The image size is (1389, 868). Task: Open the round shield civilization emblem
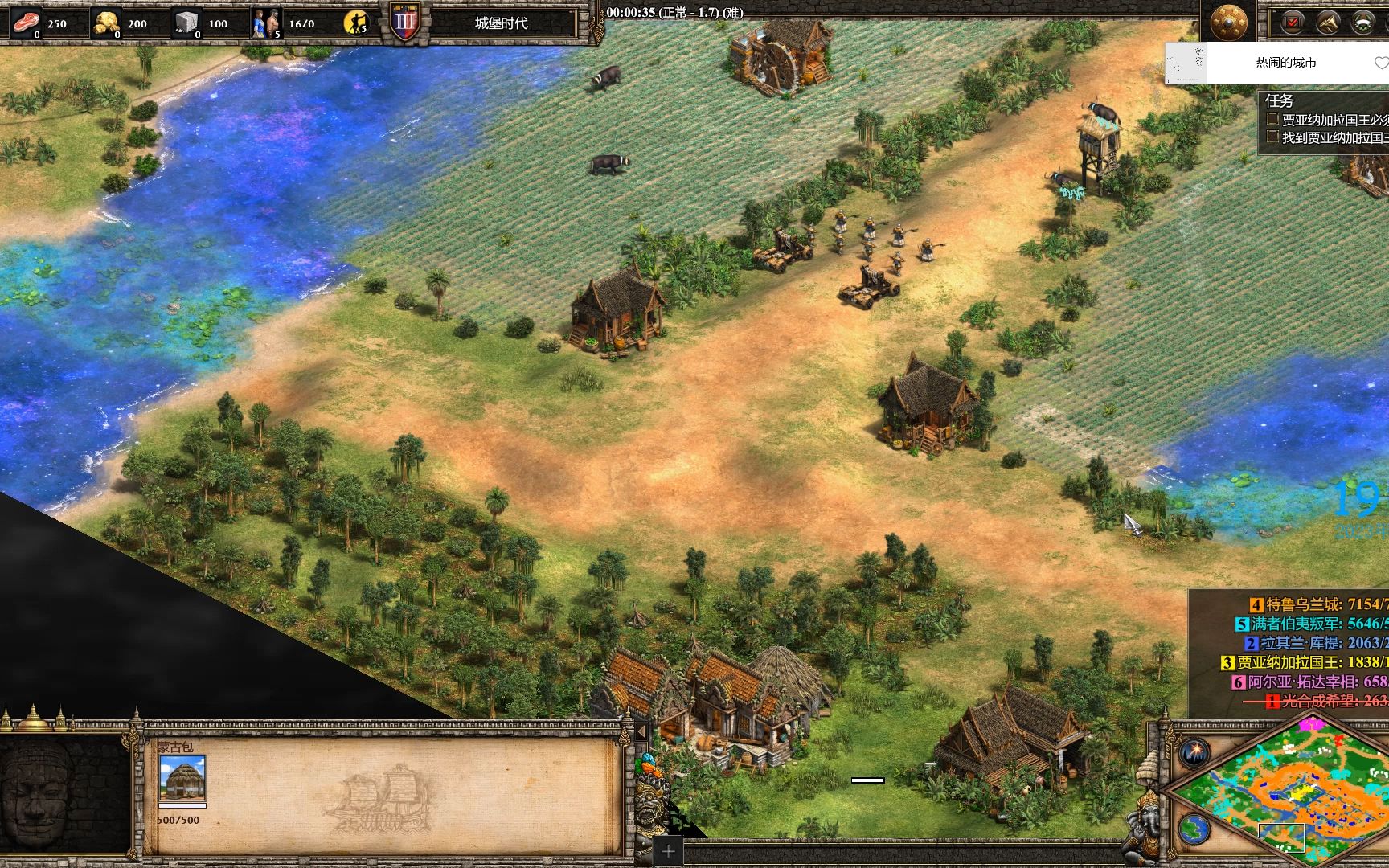1227,22
